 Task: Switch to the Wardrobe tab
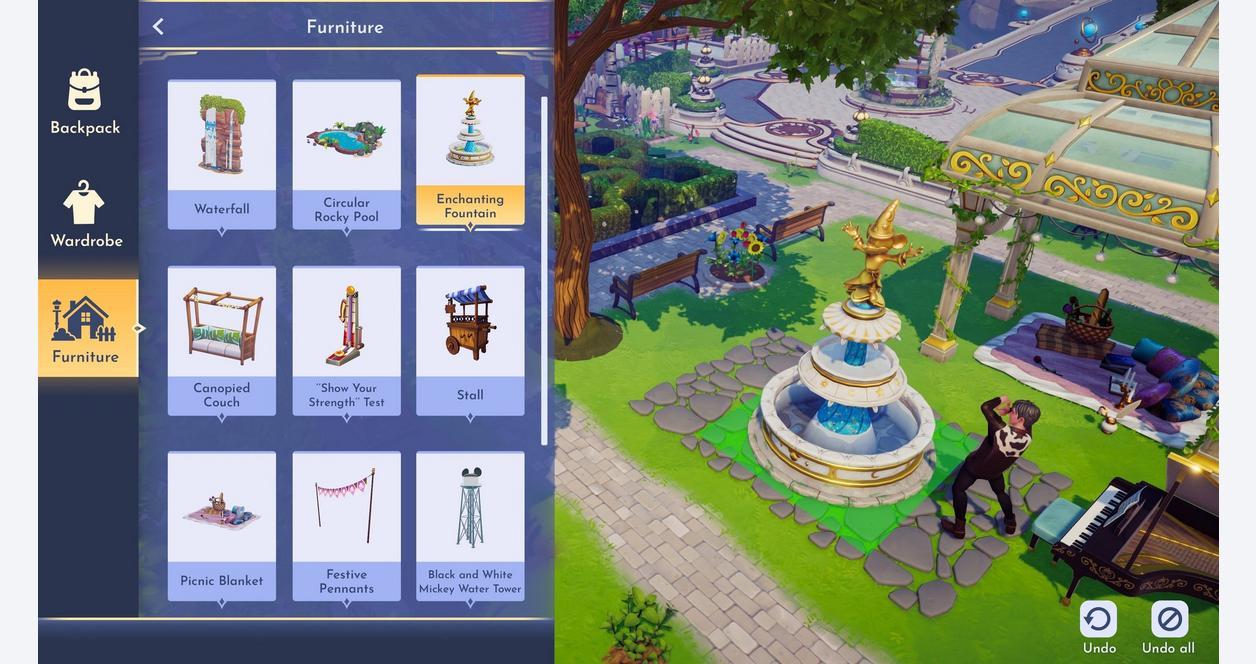coord(86,215)
